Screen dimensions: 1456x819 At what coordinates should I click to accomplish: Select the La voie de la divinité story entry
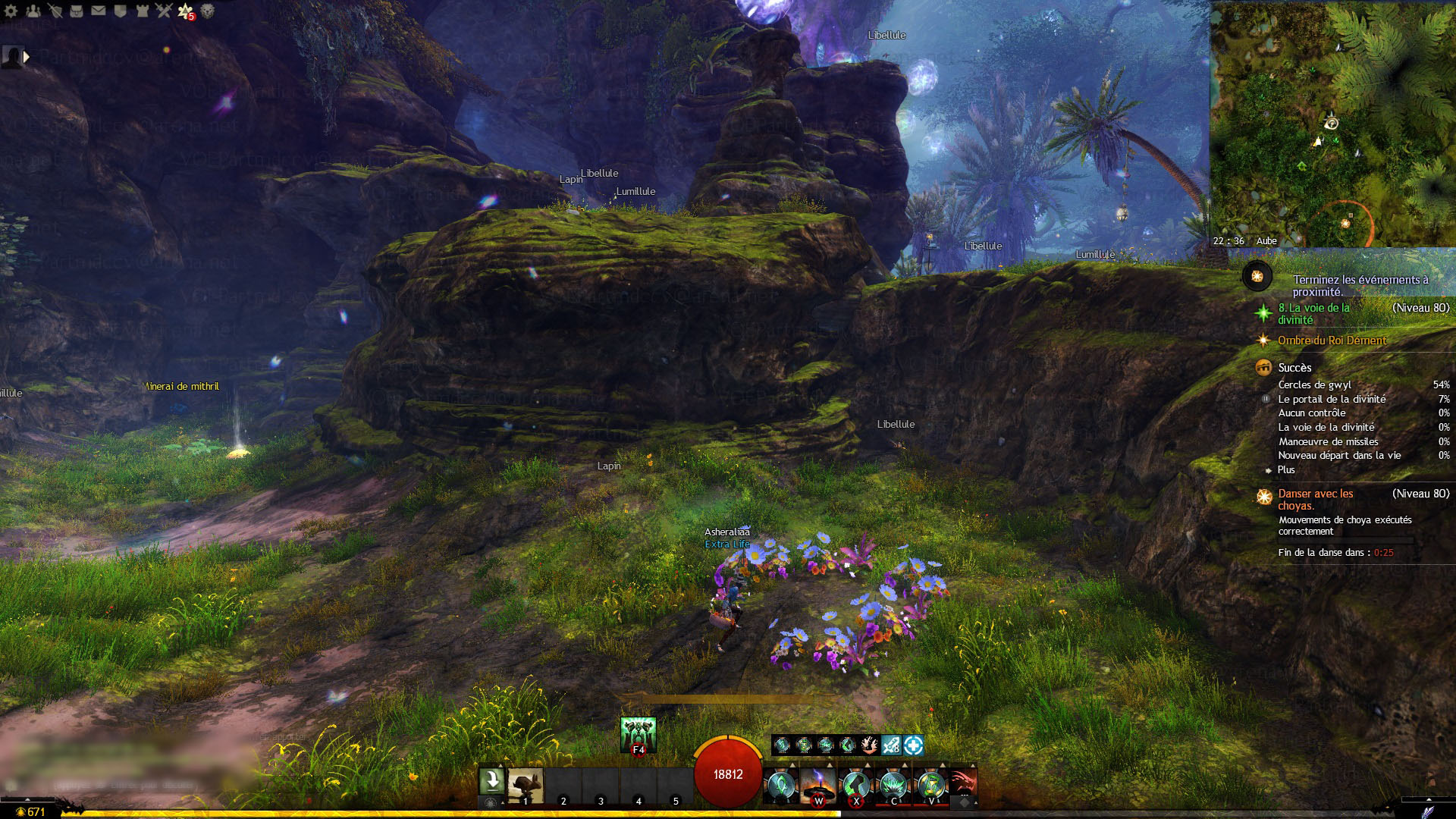pos(1313,313)
